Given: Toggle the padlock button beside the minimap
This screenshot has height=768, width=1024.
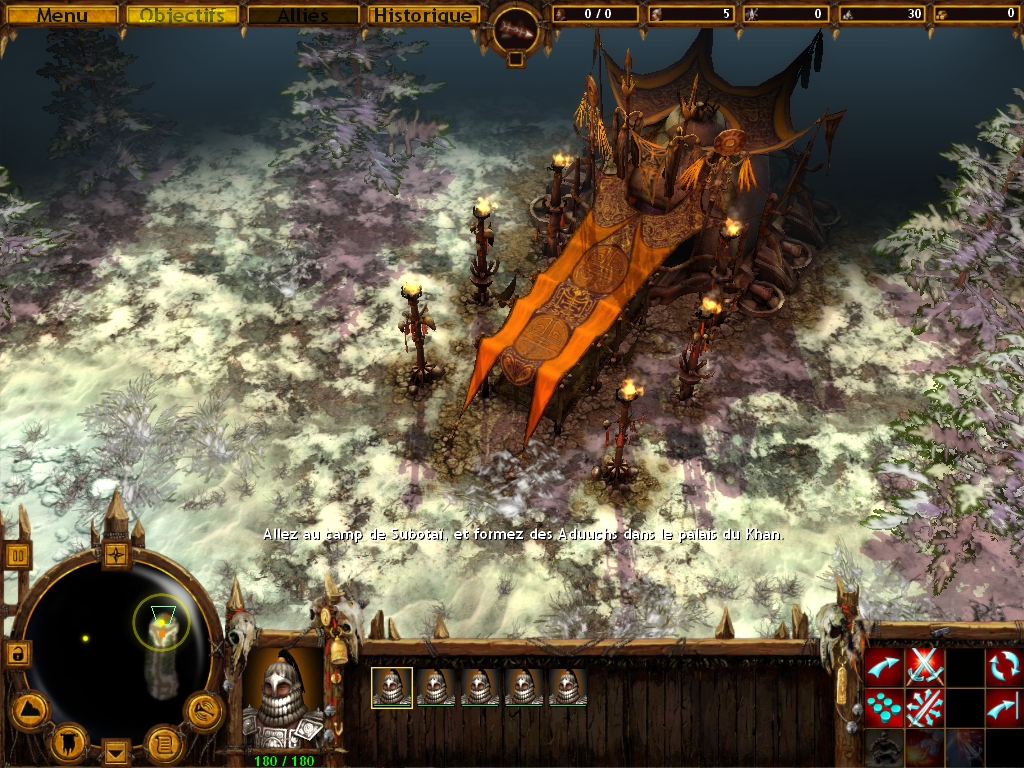Looking at the screenshot, I should [x=17, y=654].
